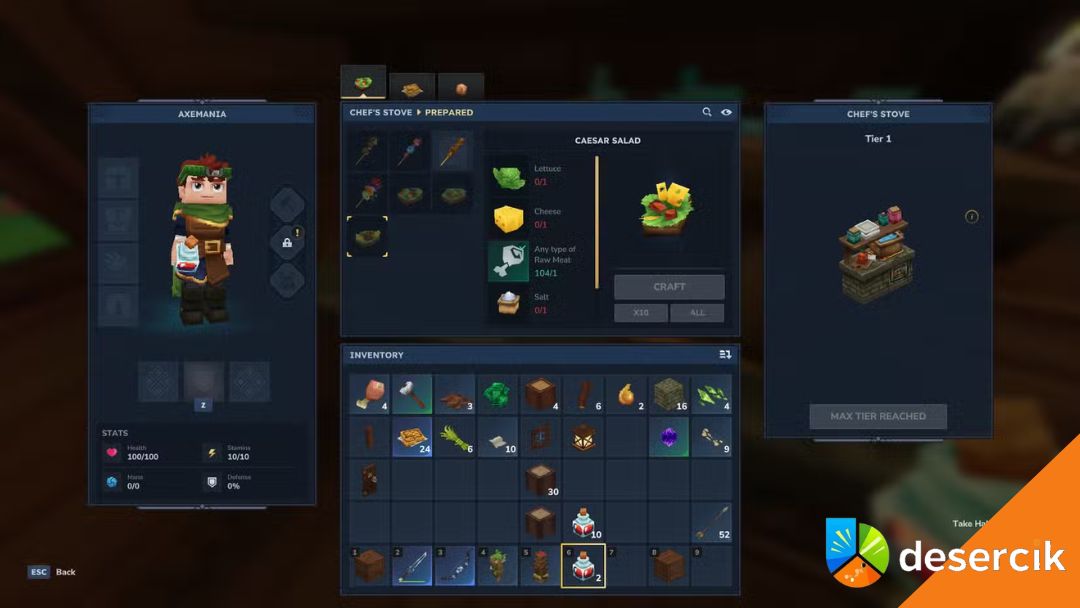Click the purple crystal inventory item
The width and height of the screenshot is (1080, 608).
tap(668, 437)
